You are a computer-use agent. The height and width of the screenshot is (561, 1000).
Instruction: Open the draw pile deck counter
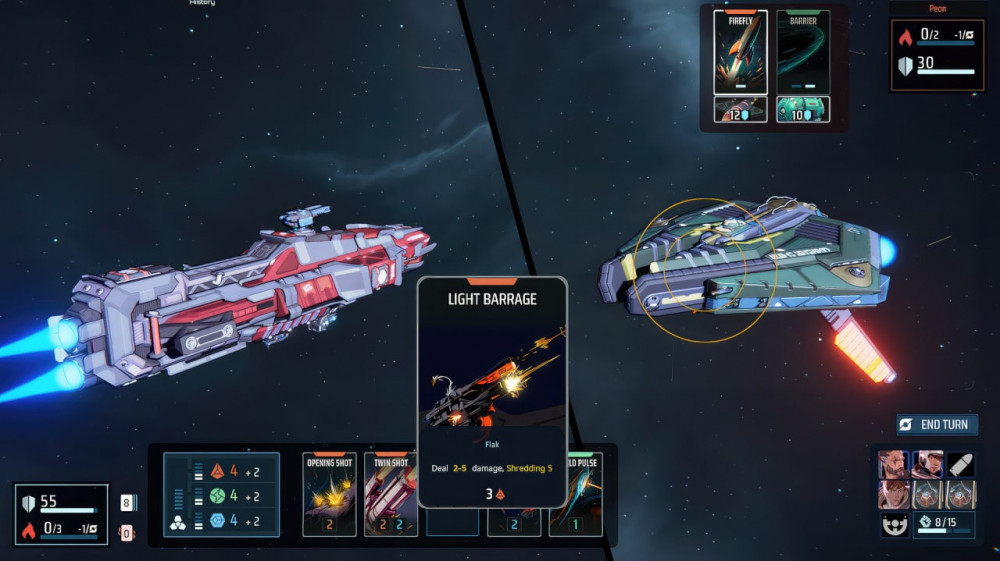pyautogui.click(x=127, y=503)
